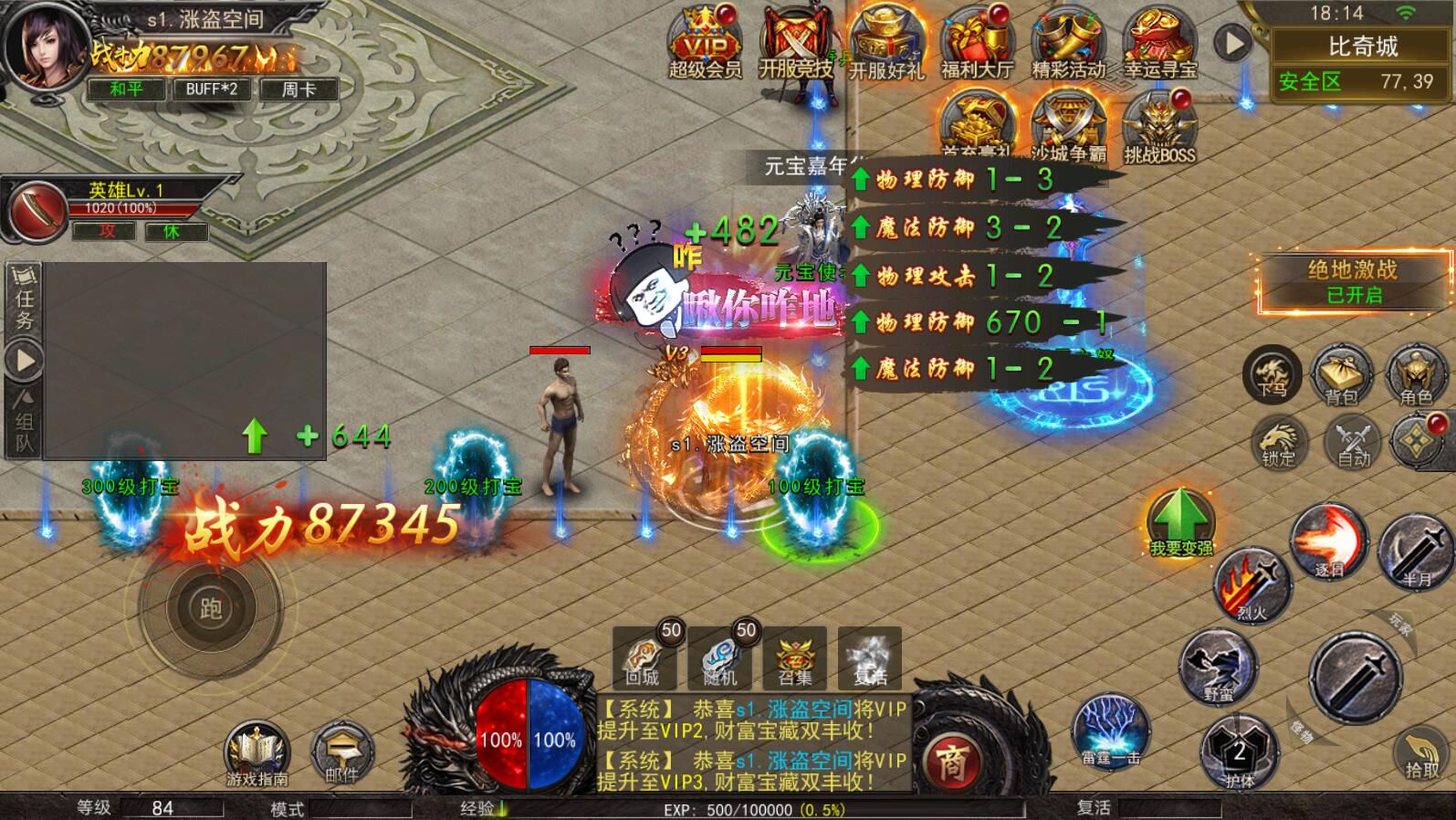
Task: Open the 幸运寻宝 treasure hunt
Action: 1159,43
